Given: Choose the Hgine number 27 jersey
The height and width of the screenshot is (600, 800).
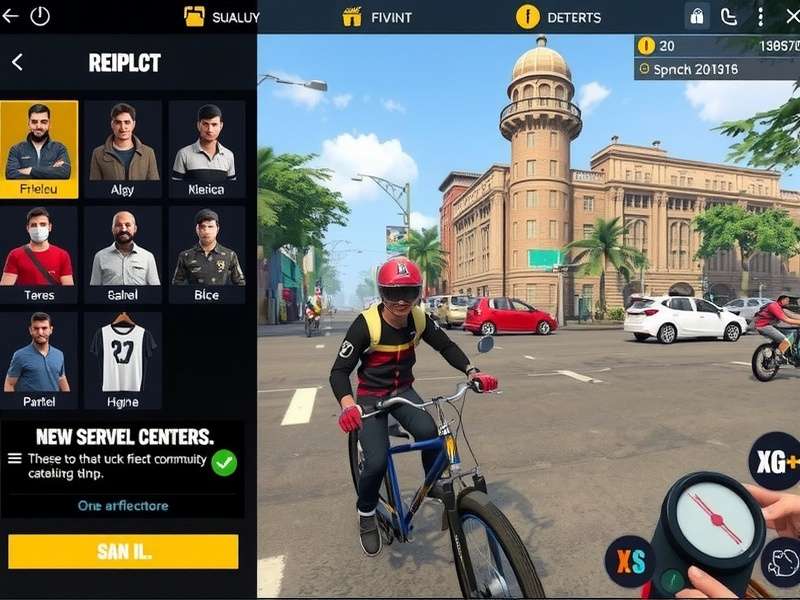Looking at the screenshot, I should [x=123, y=360].
